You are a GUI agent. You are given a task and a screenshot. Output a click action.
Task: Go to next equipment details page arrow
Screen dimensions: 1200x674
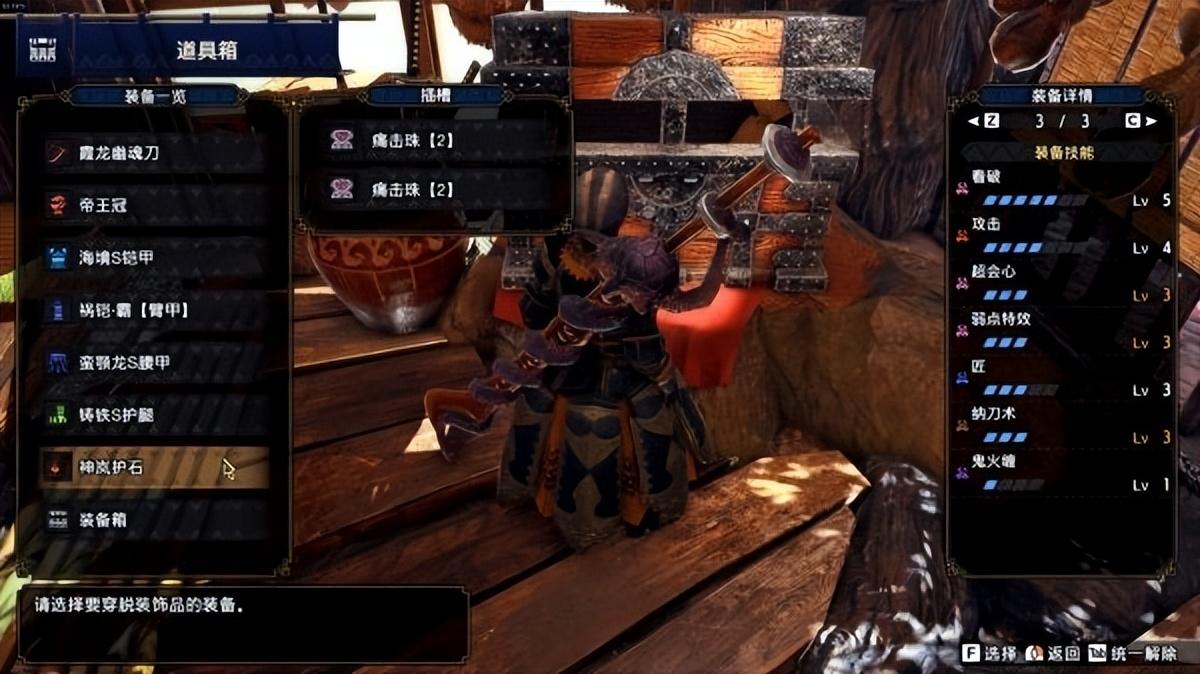[1151, 121]
